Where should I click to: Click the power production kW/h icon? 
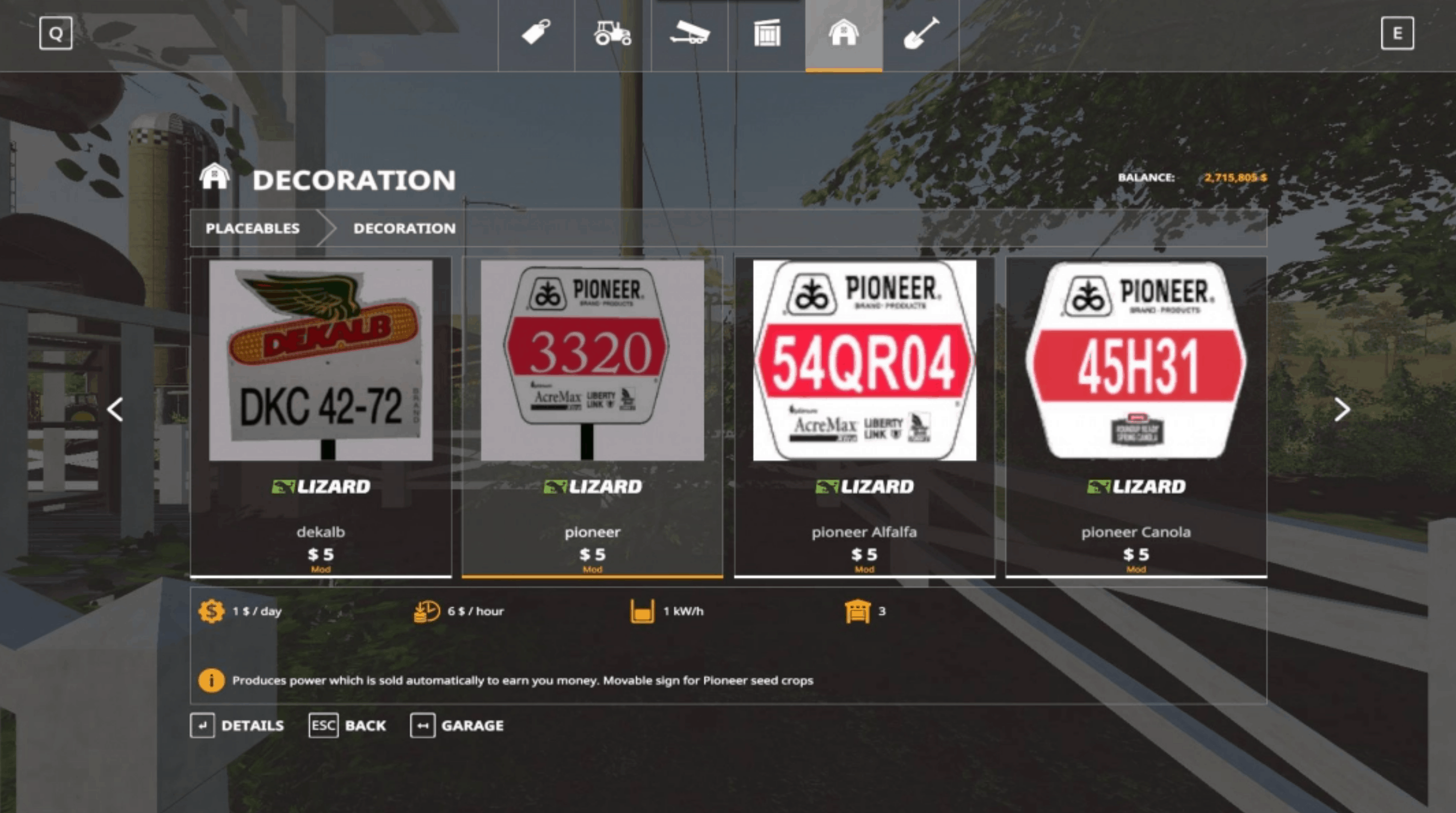pyautogui.click(x=642, y=611)
